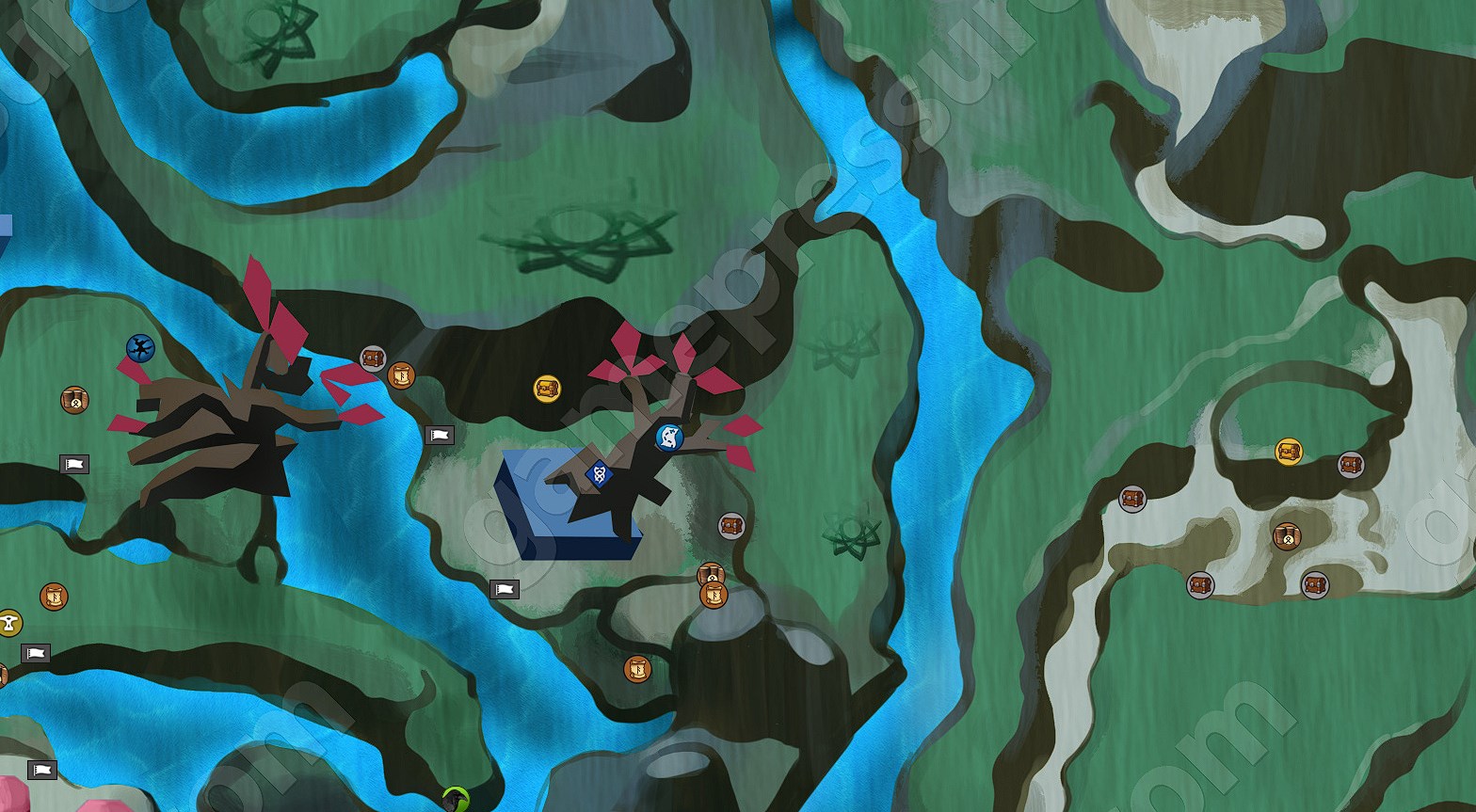Select the barrels with crossed tools marker

tap(74, 399)
